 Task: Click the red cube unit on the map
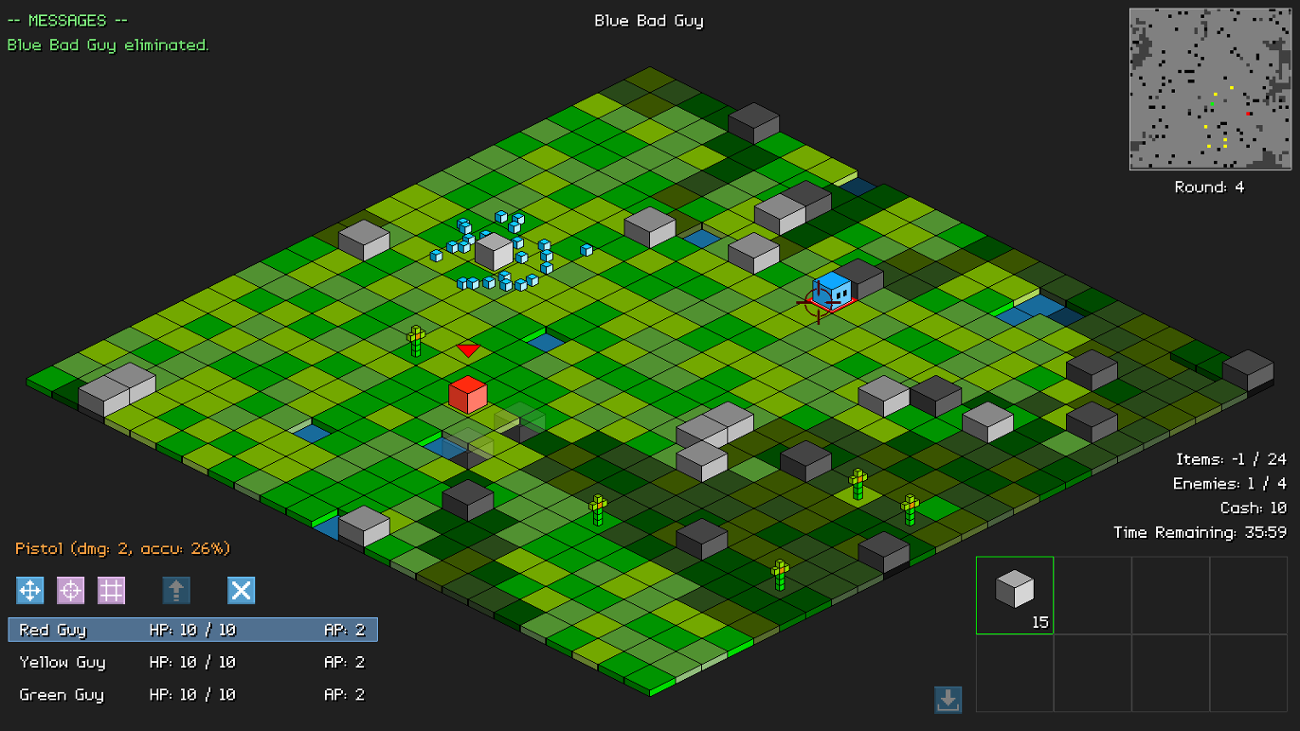pos(466,394)
